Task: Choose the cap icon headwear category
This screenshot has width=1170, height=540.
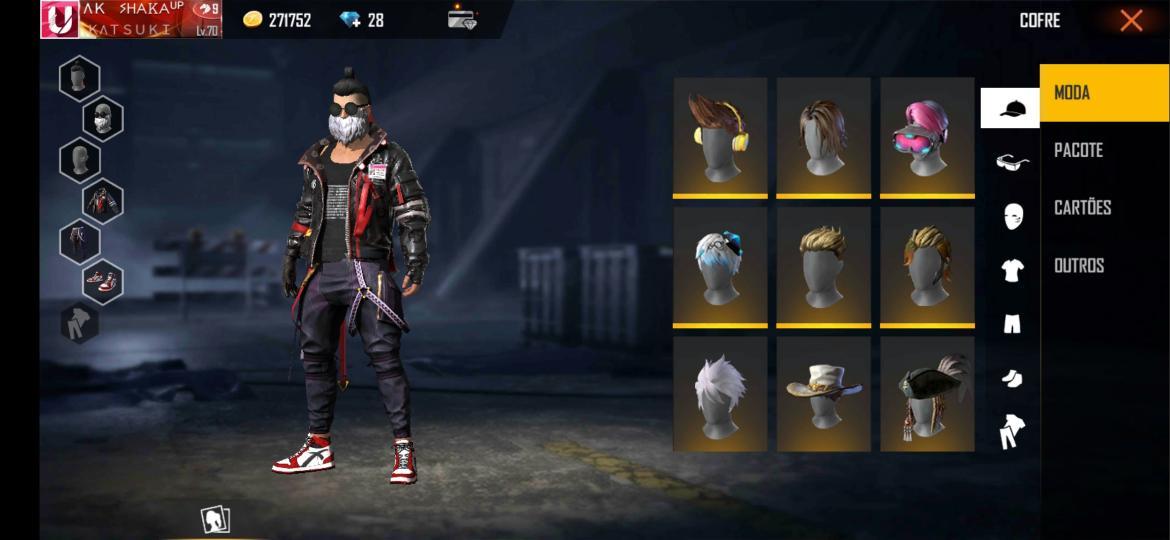Action: click(1011, 108)
